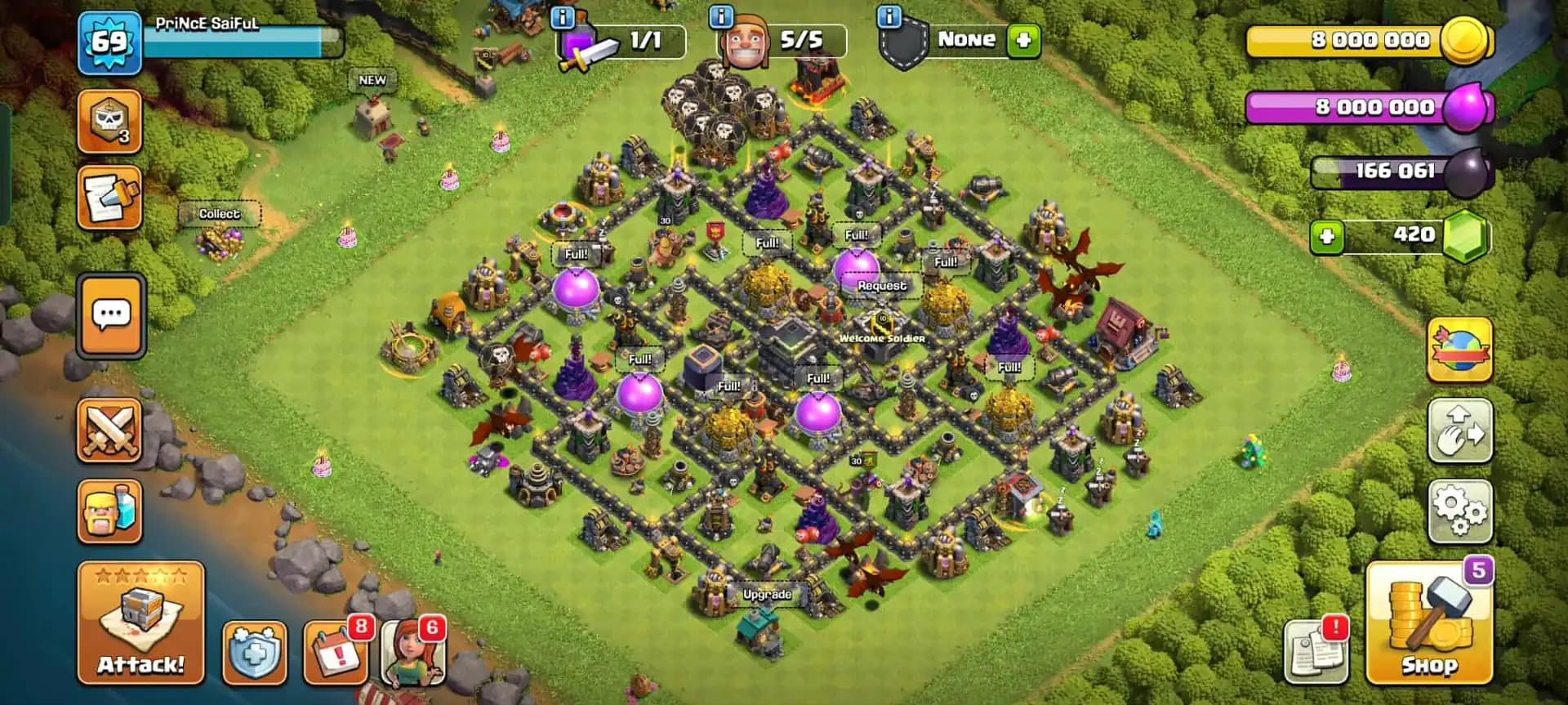Open the chat panel icon
Screen dimensions: 1568x705
112,317
